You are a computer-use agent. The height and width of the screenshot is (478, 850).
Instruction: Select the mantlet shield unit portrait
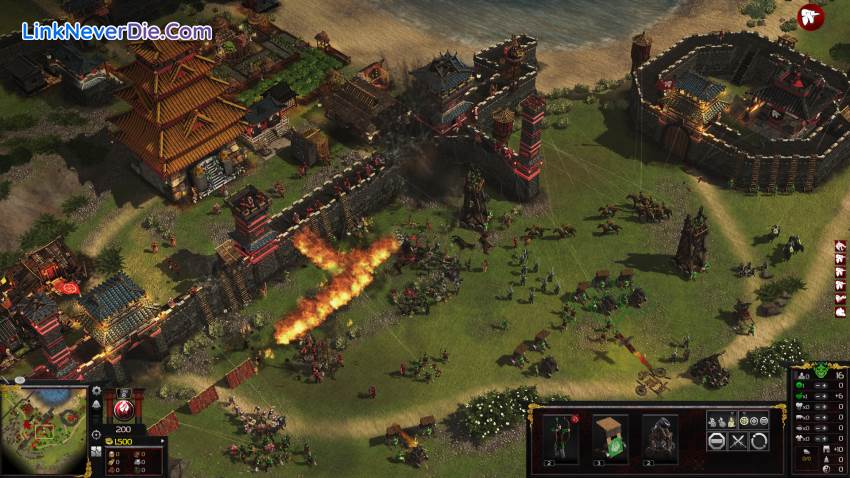pyautogui.click(x=610, y=436)
